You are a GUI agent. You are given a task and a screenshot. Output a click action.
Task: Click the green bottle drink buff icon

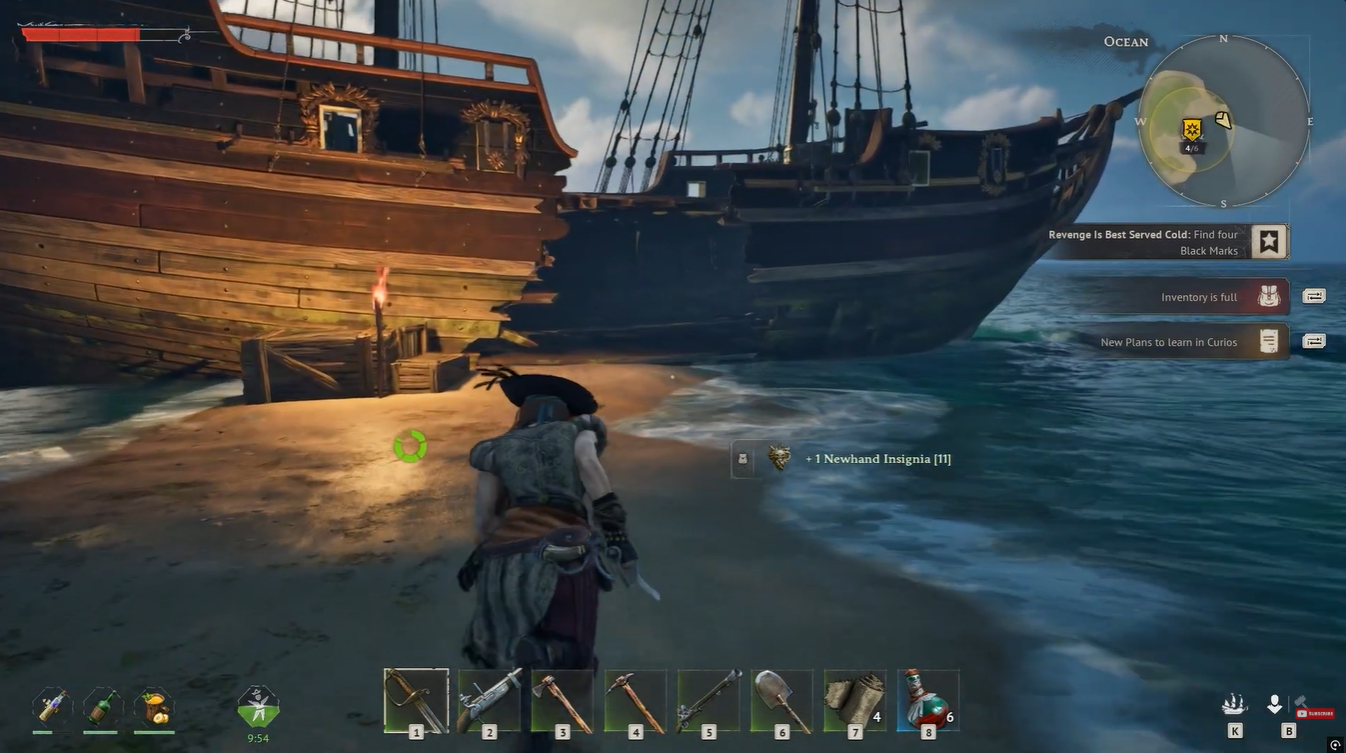tap(103, 706)
